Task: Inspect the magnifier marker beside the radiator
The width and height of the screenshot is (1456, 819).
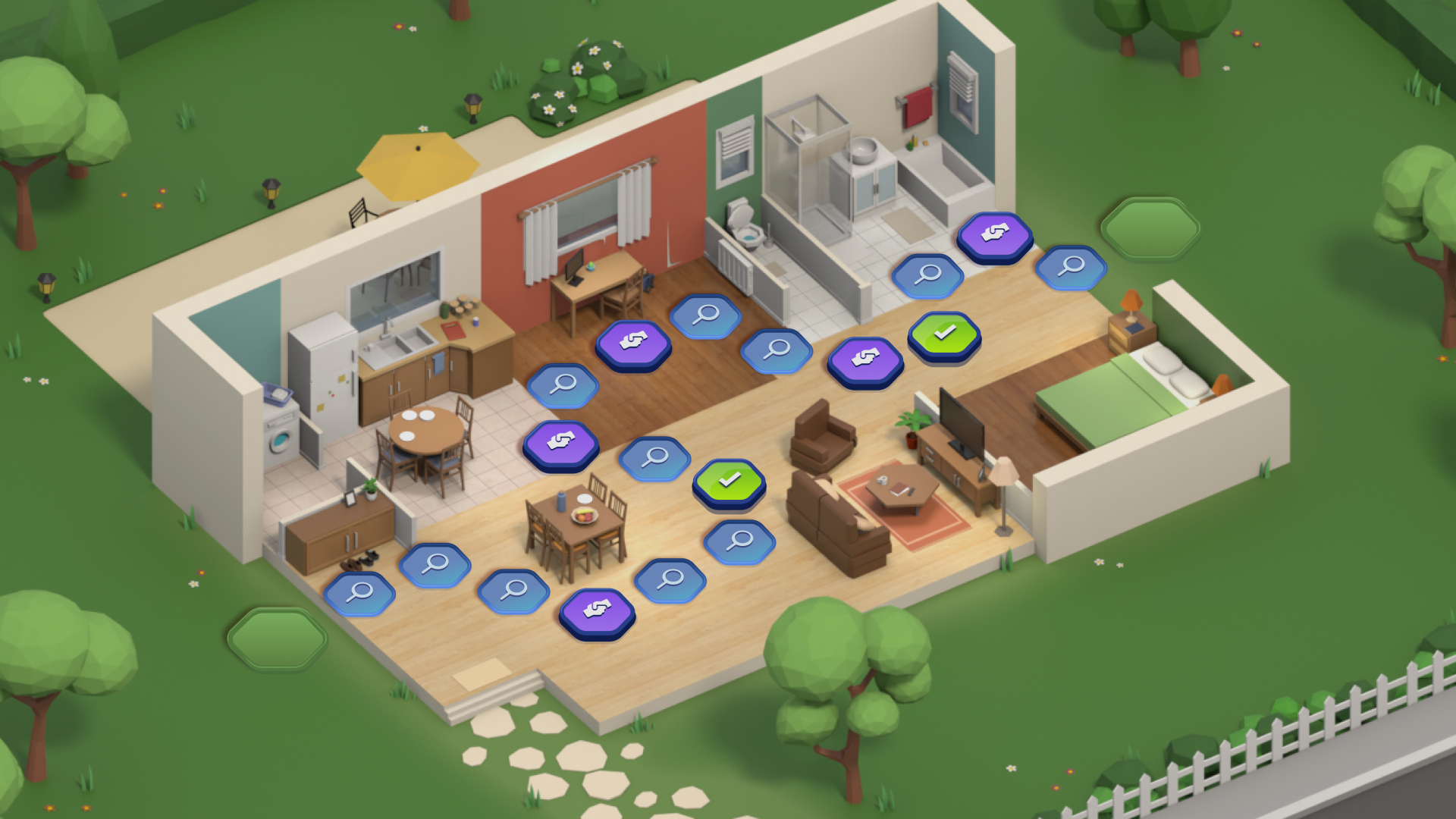Action: (x=705, y=315)
